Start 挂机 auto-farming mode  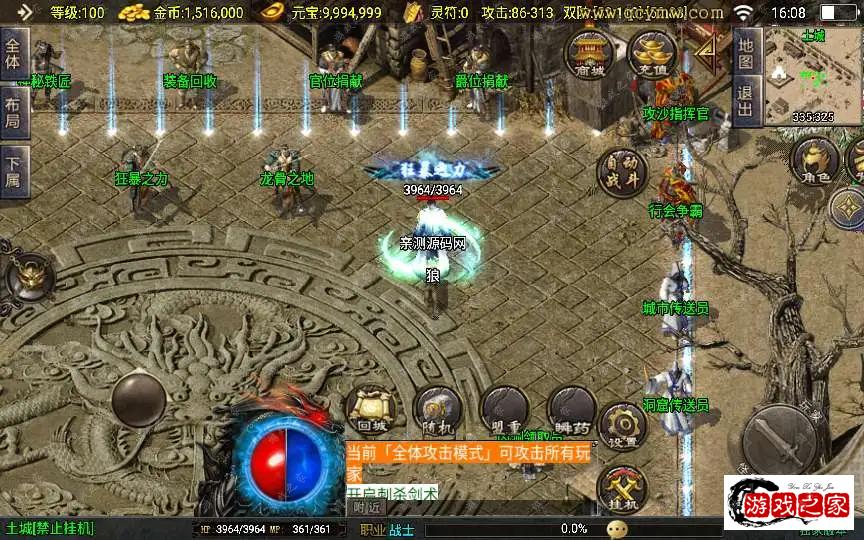tap(622, 490)
